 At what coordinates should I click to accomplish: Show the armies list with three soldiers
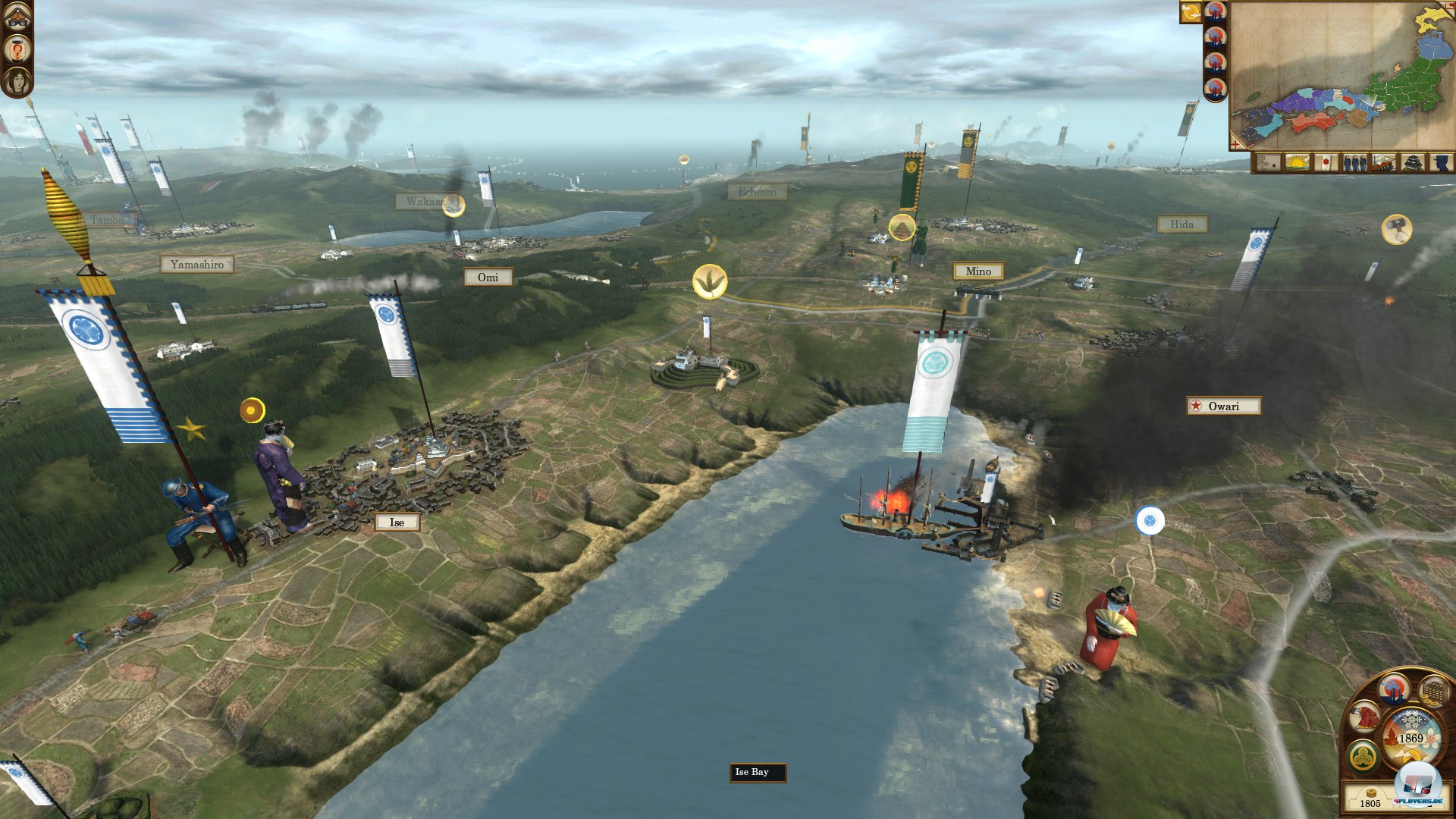click(1354, 162)
